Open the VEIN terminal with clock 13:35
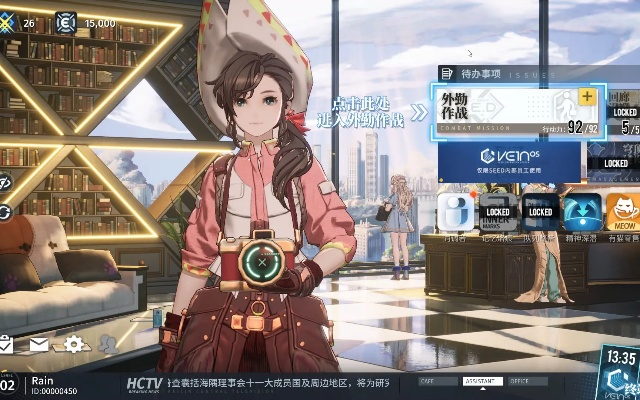Screen dimensions: 640x400 tap(620, 370)
